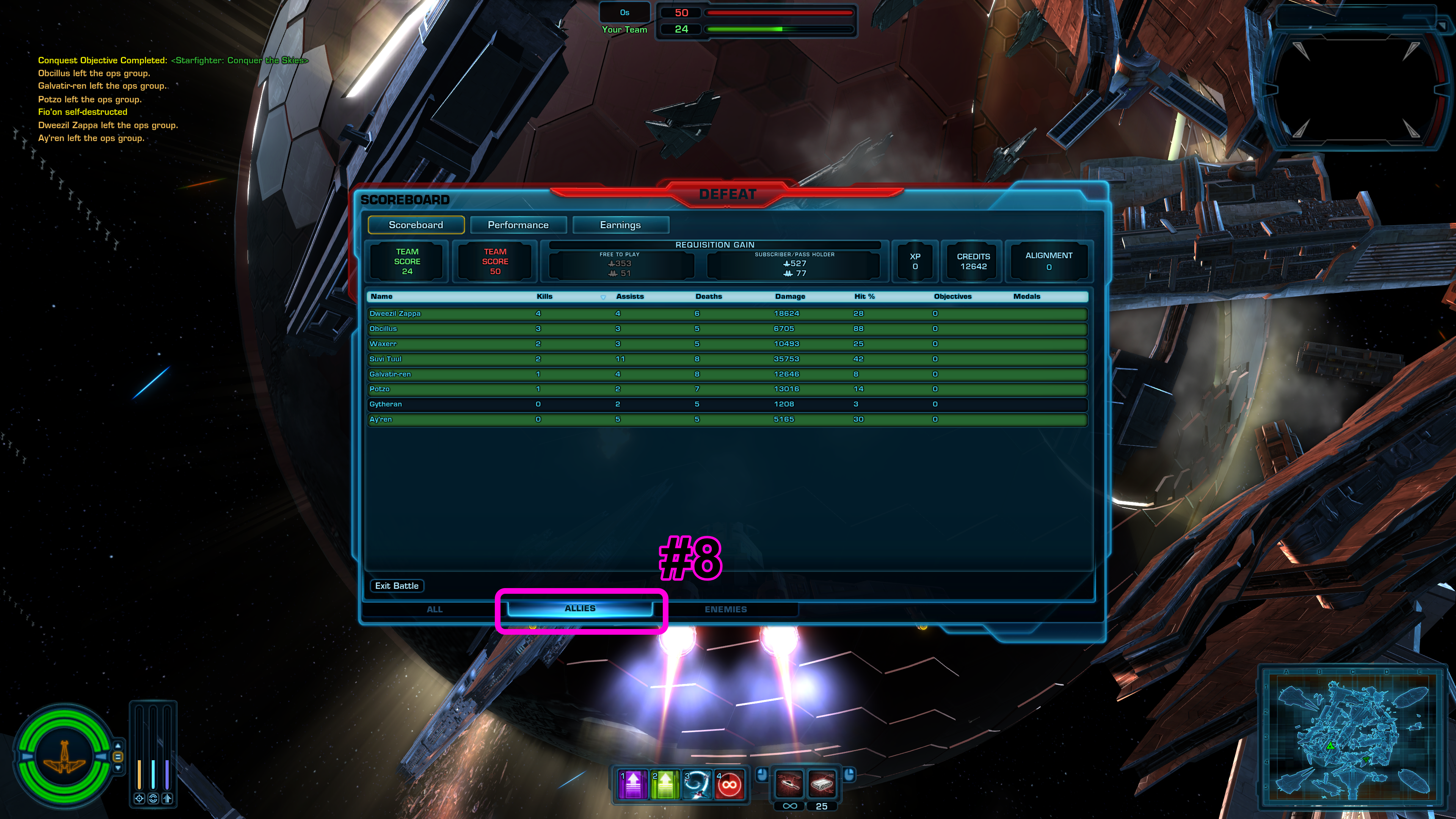Screen dimensions: 1456x819
Task: Select the ALLIES filter tab
Action: [x=580, y=608]
